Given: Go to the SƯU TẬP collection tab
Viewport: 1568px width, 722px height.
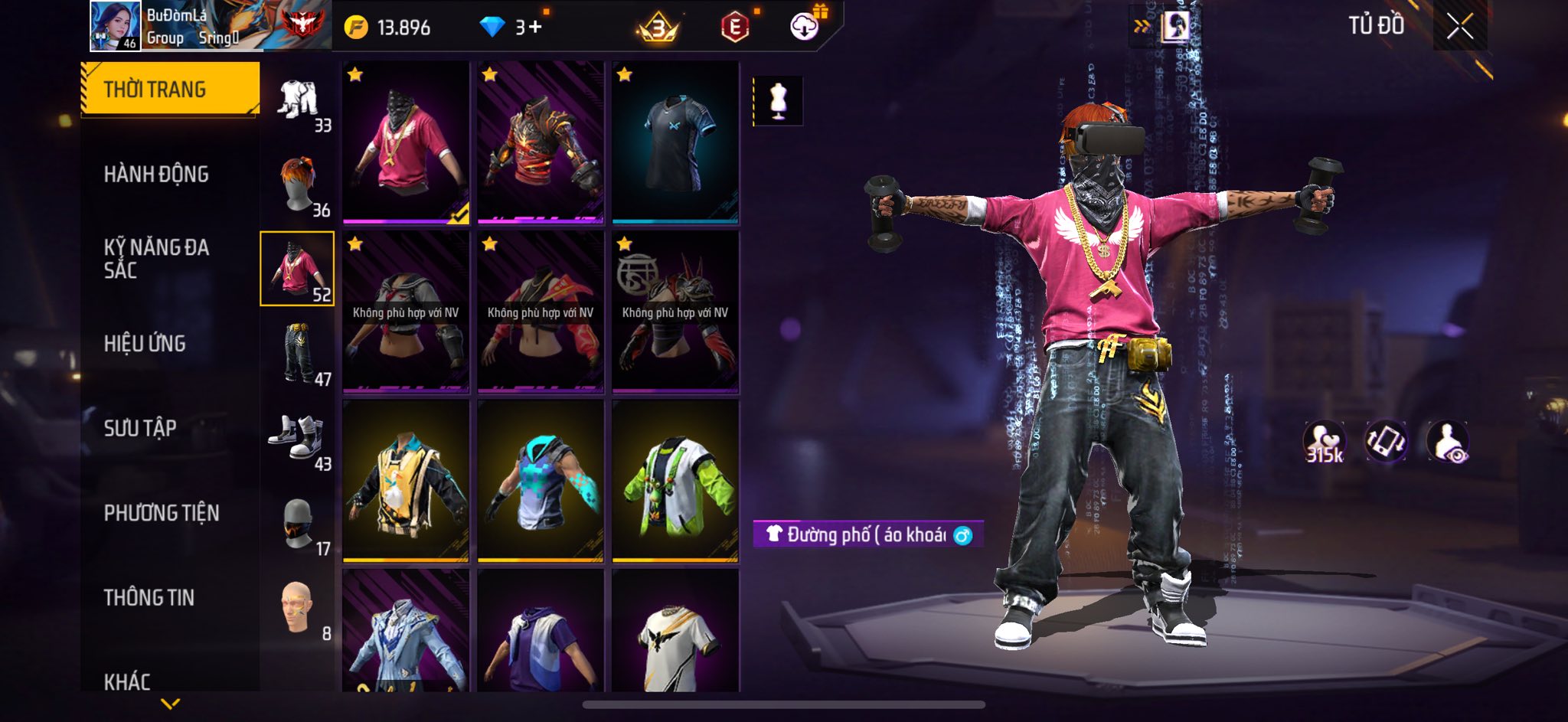Looking at the screenshot, I should coord(140,428).
